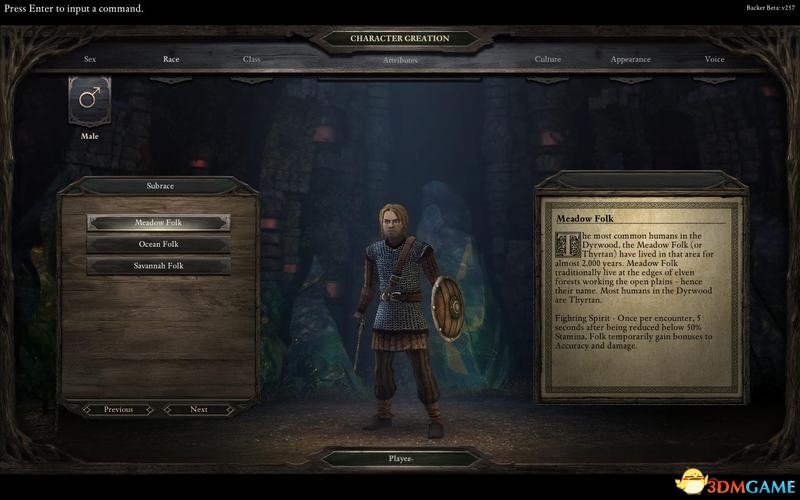Click the Male gender symbol icon
This screenshot has height=500, width=800.
(90, 100)
